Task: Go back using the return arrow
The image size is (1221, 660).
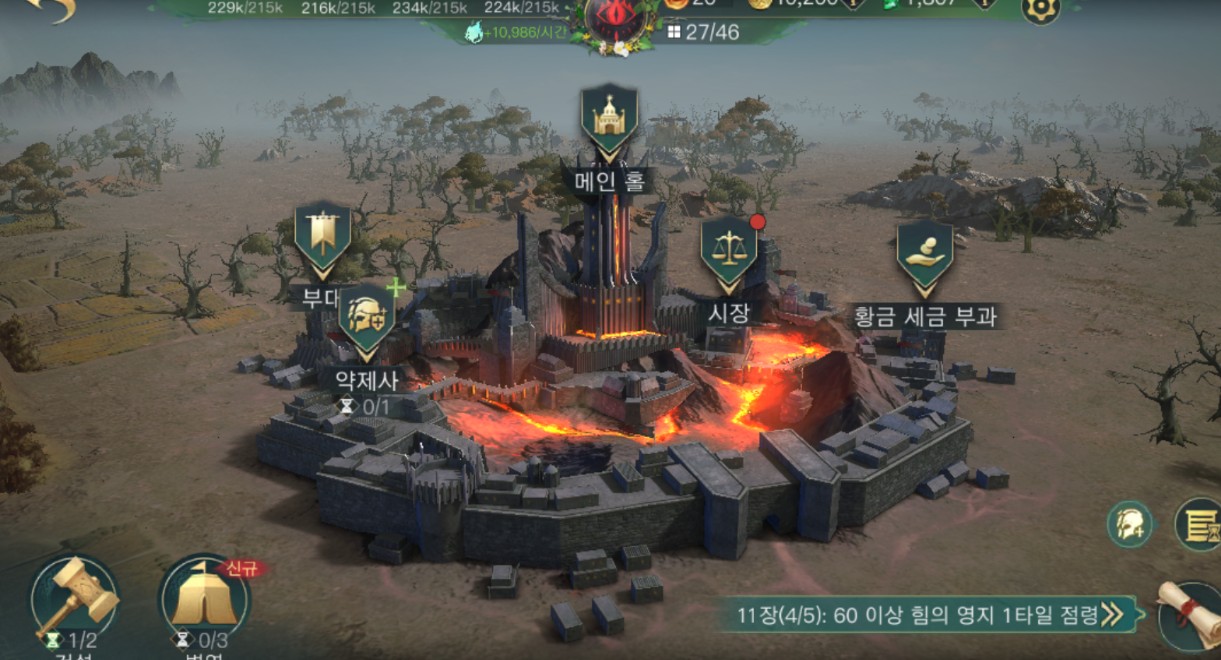Action: (x=50, y=10)
